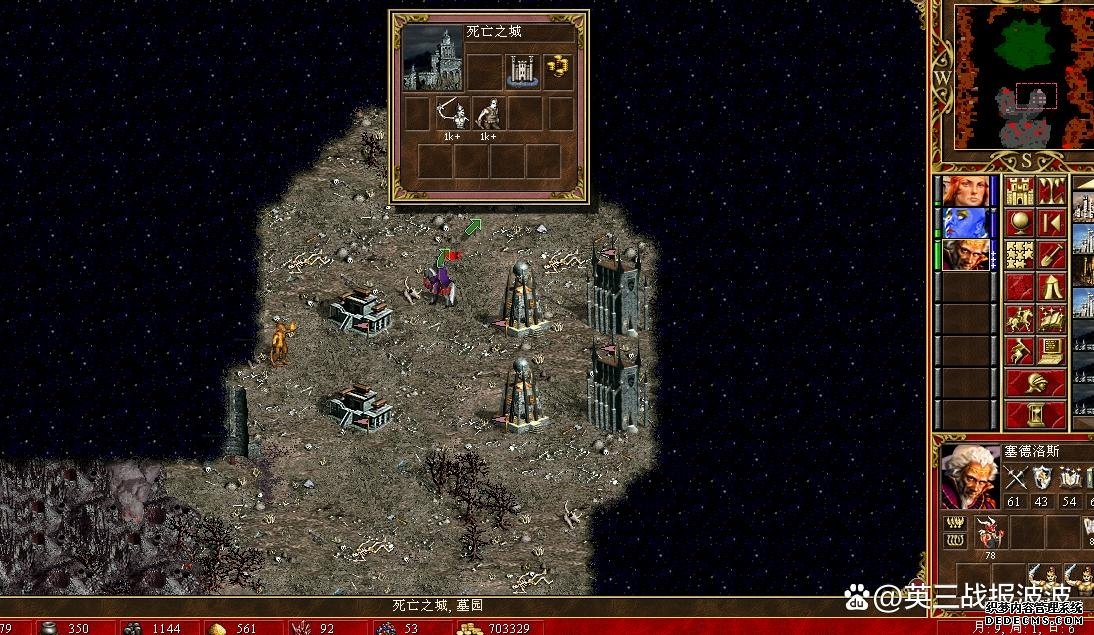Click the tent icon button
The width and height of the screenshot is (1094, 635).
(1050, 287)
